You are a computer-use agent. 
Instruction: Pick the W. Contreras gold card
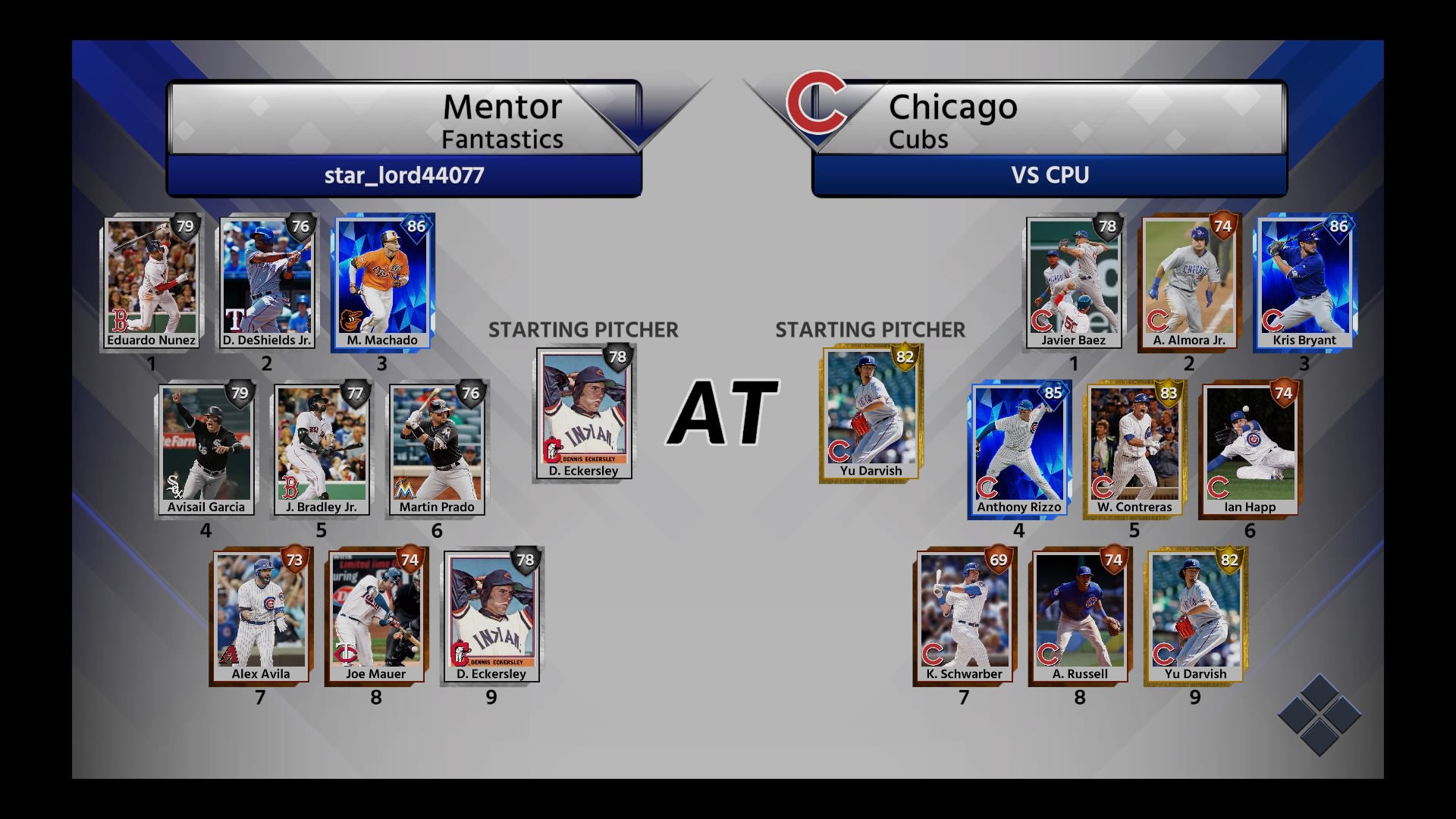point(1134,450)
